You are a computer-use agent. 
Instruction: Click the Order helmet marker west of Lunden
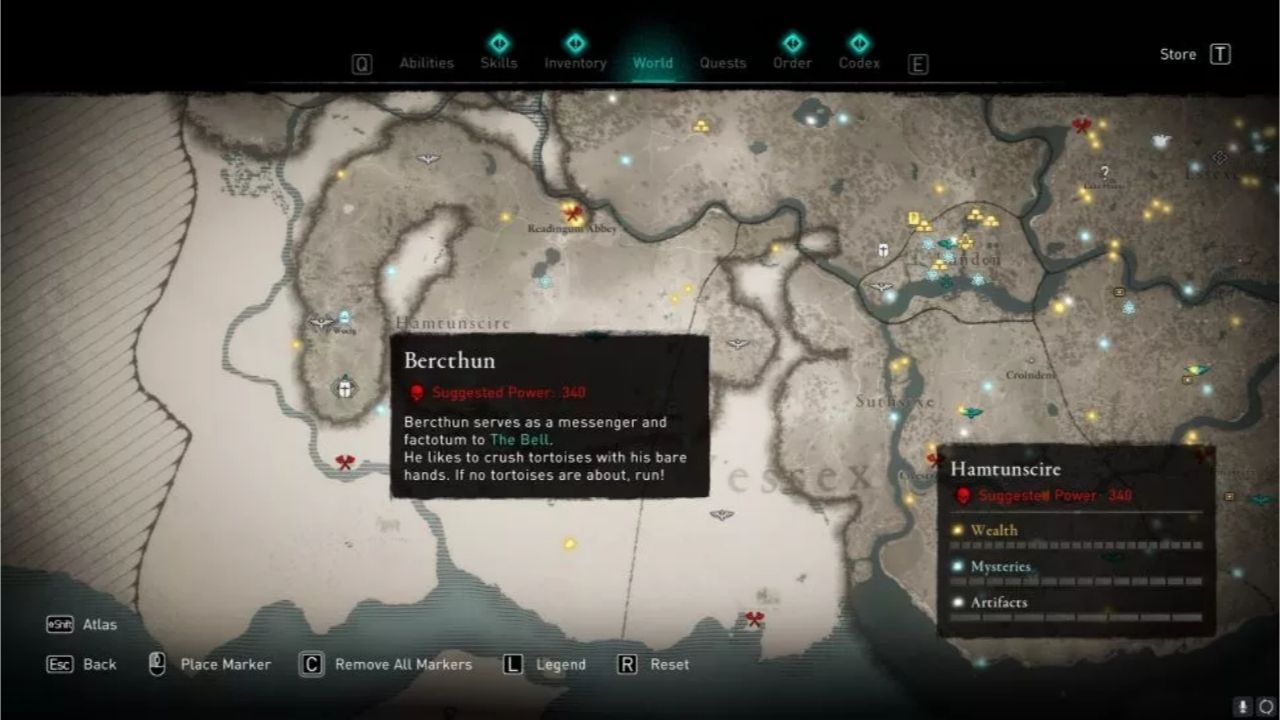click(x=882, y=250)
